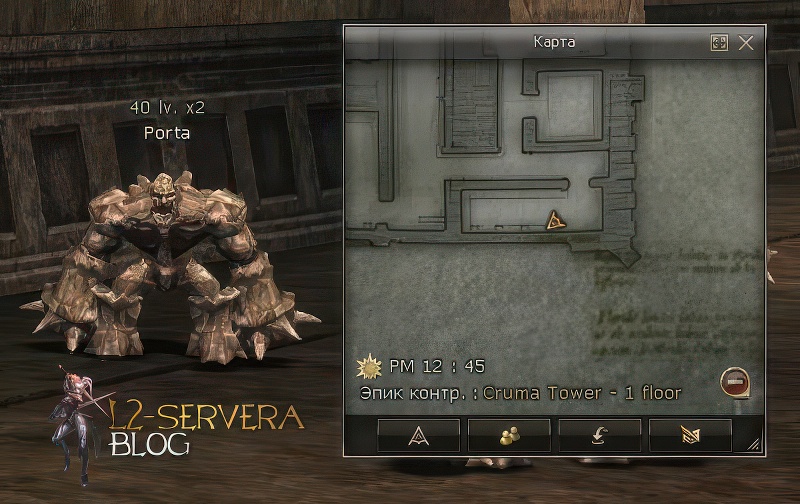This screenshot has height=504, width=800.
Task: Click the my-location arrow button
Action: (x=419, y=435)
